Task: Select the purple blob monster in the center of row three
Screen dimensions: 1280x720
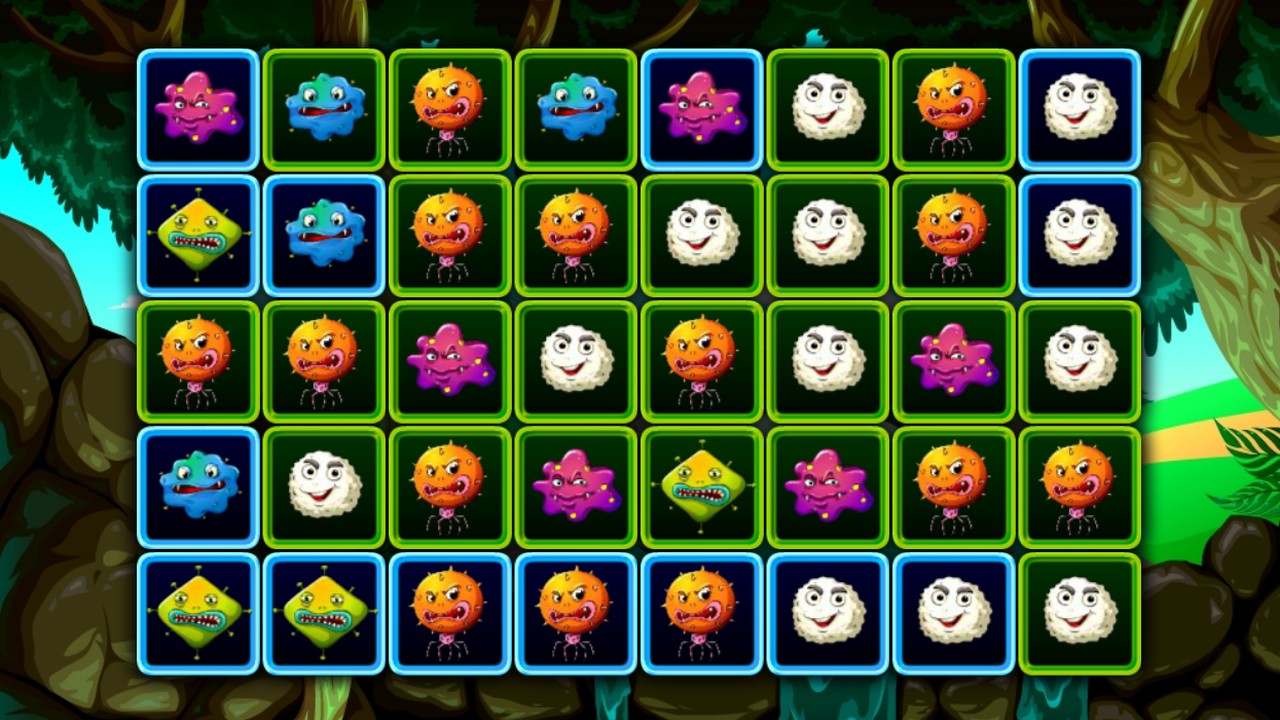Action: point(449,361)
